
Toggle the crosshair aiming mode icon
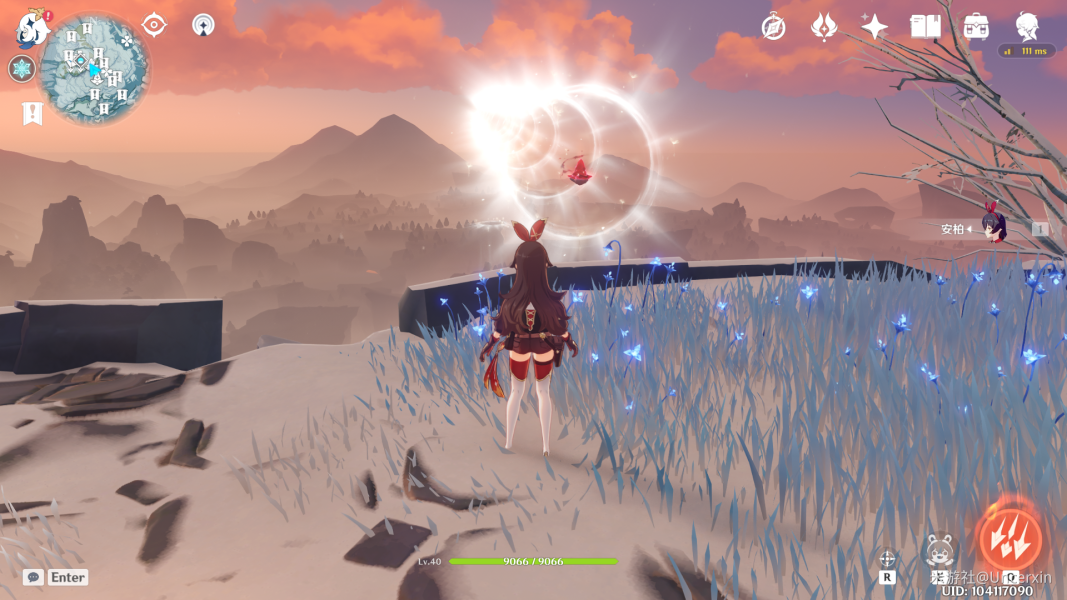pos(886,559)
